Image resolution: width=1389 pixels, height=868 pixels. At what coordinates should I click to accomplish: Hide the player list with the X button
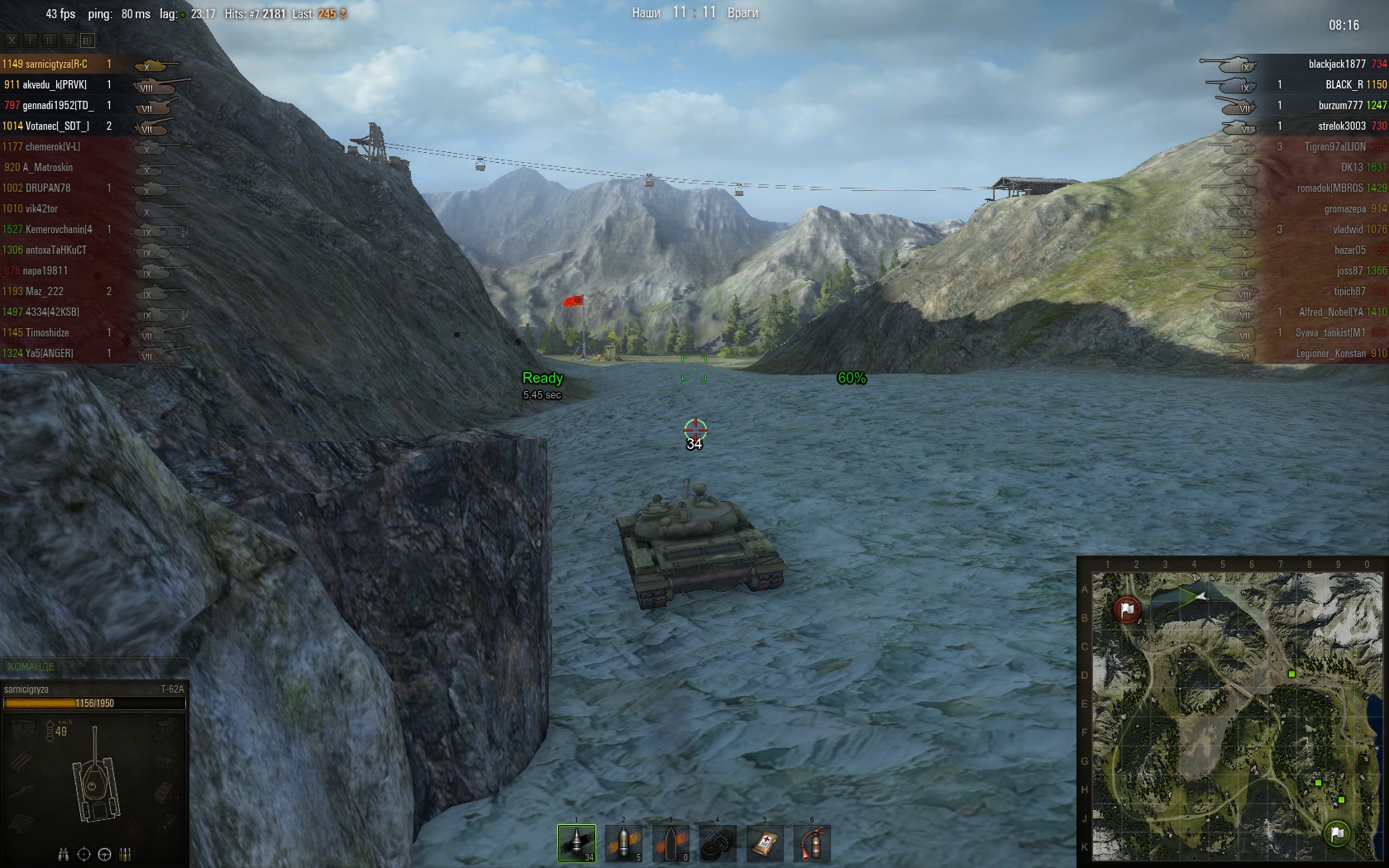[x=12, y=40]
